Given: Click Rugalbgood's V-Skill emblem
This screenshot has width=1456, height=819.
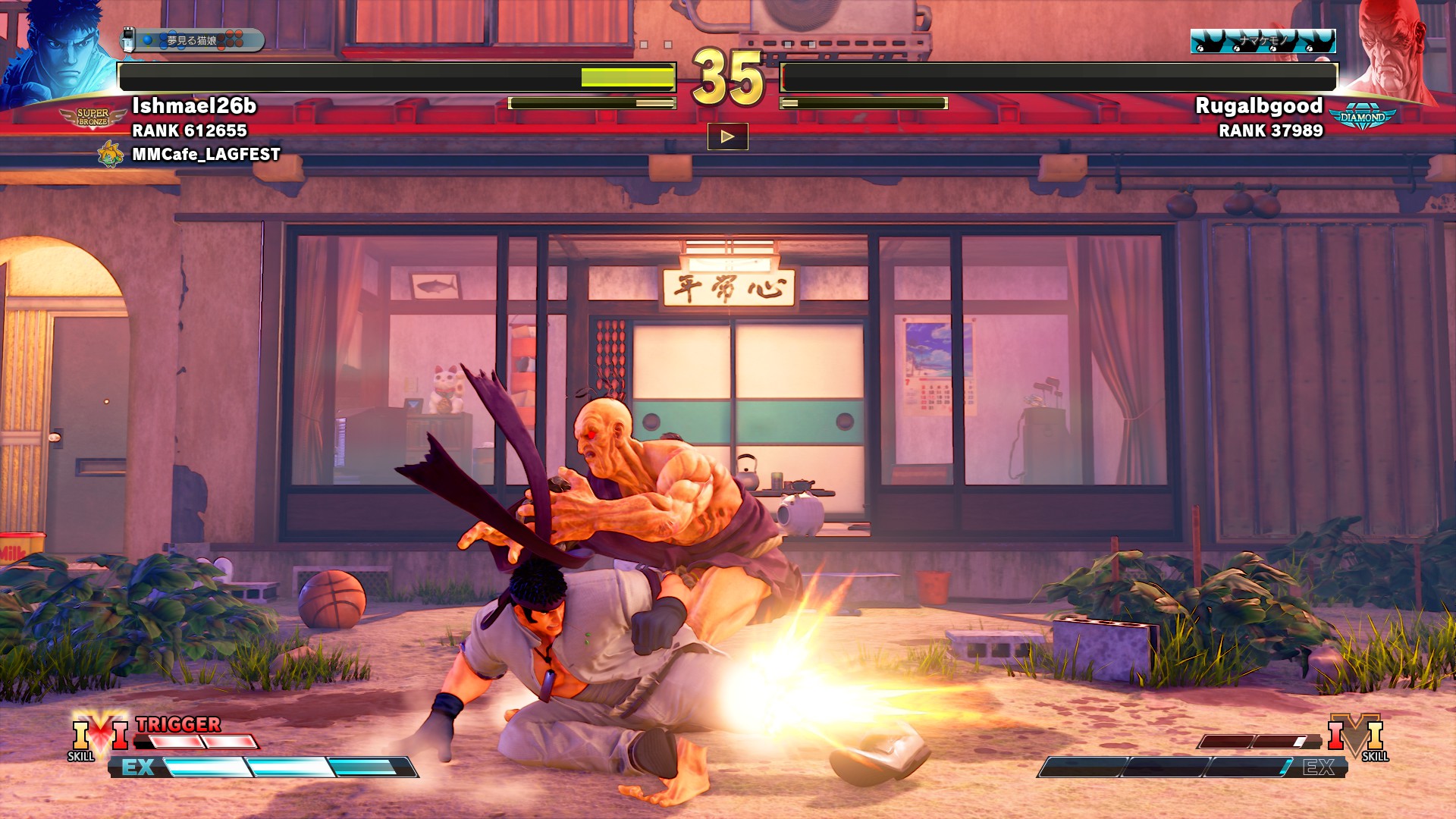Looking at the screenshot, I should (x=1356, y=734).
